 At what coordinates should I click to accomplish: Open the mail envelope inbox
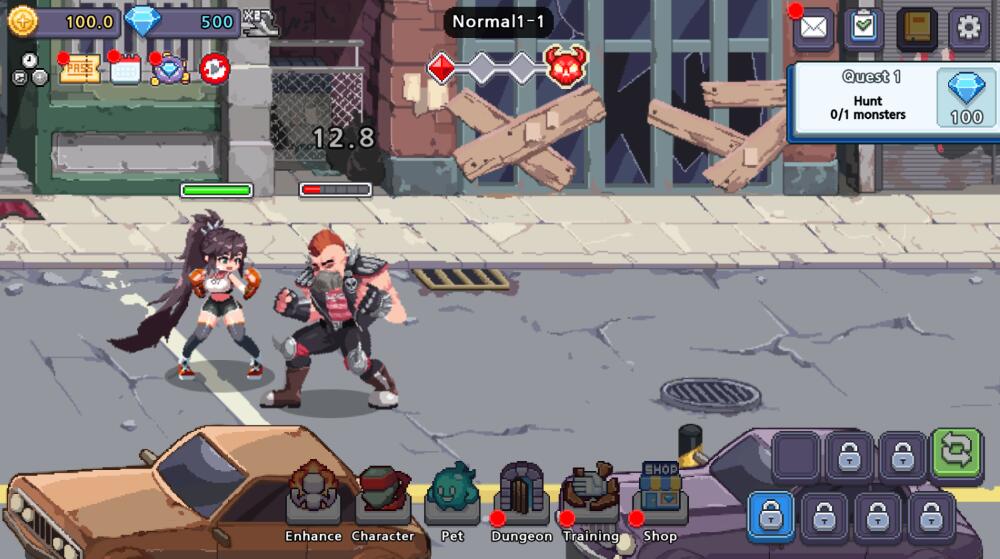click(814, 27)
